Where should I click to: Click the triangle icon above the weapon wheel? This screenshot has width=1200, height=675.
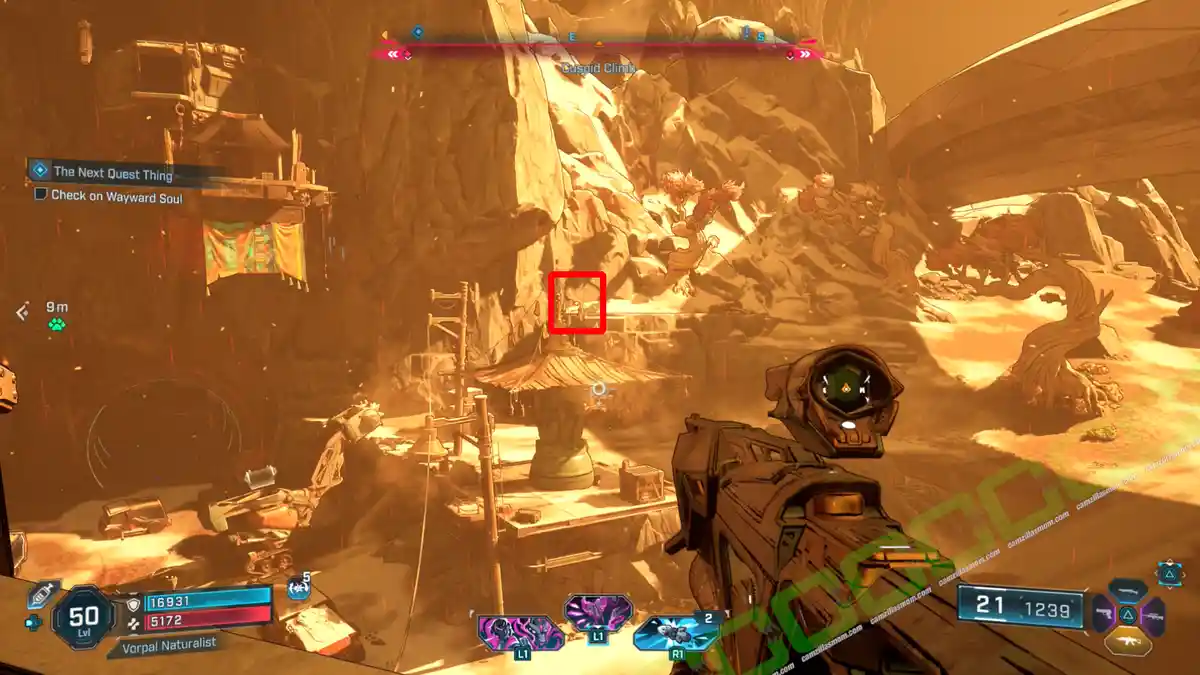click(x=1169, y=573)
